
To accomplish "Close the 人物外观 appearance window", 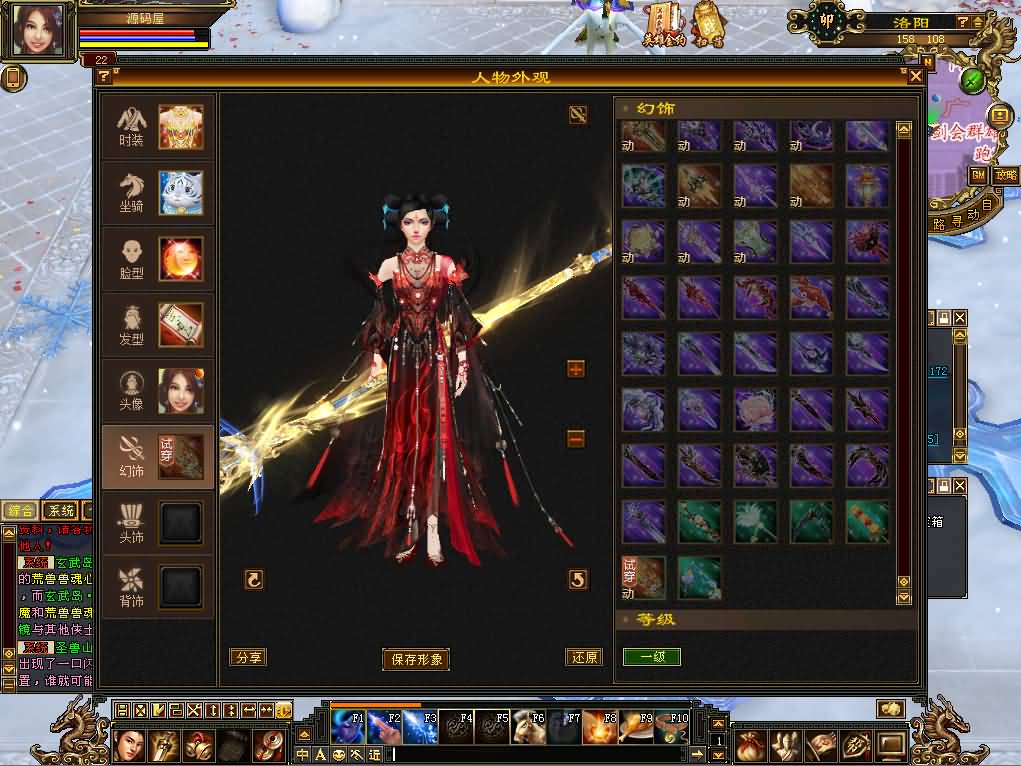I will point(915,76).
